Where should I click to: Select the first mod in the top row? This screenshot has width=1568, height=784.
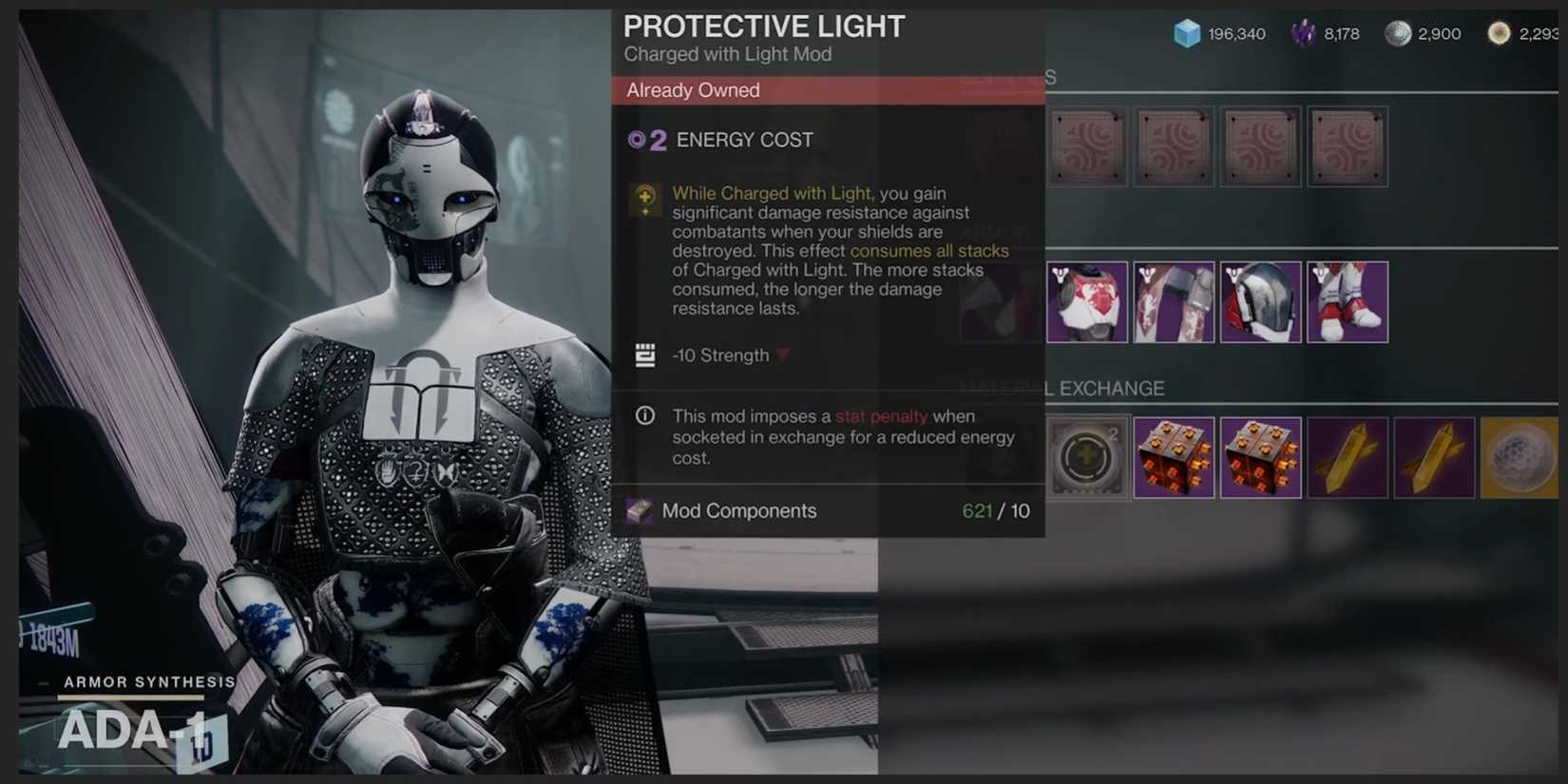tap(1087, 145)
